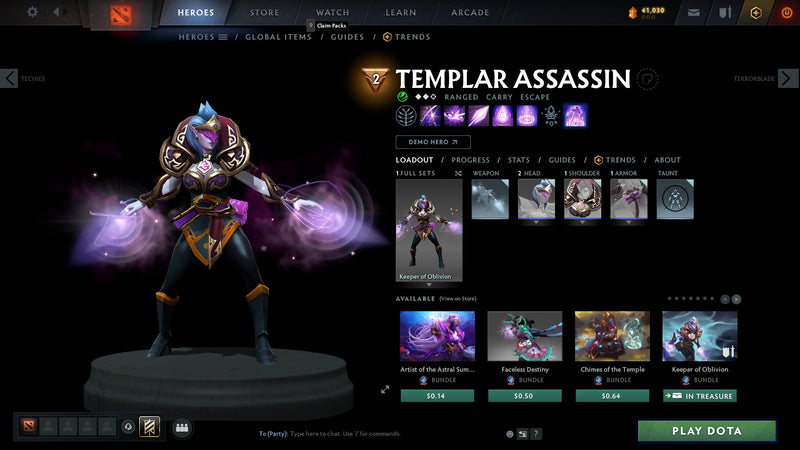Image resolution: width=800 pixels, height=450 pixels.
Task: Open the settings gear menu
Action: pyautogui.click(x=32, y=12)
